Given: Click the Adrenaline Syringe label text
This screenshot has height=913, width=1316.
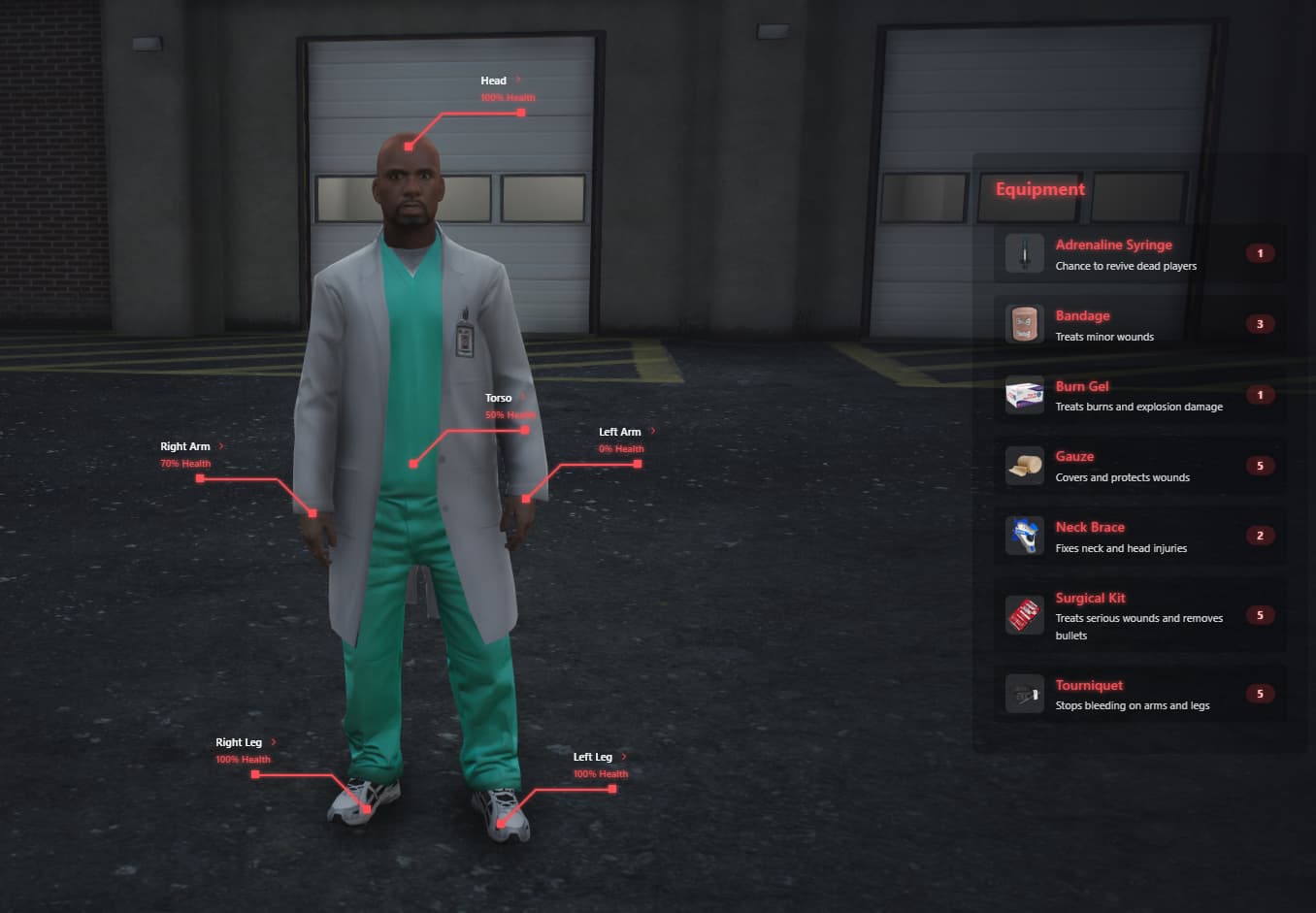Looking at the screenshot, I should tap(1113, 245).
